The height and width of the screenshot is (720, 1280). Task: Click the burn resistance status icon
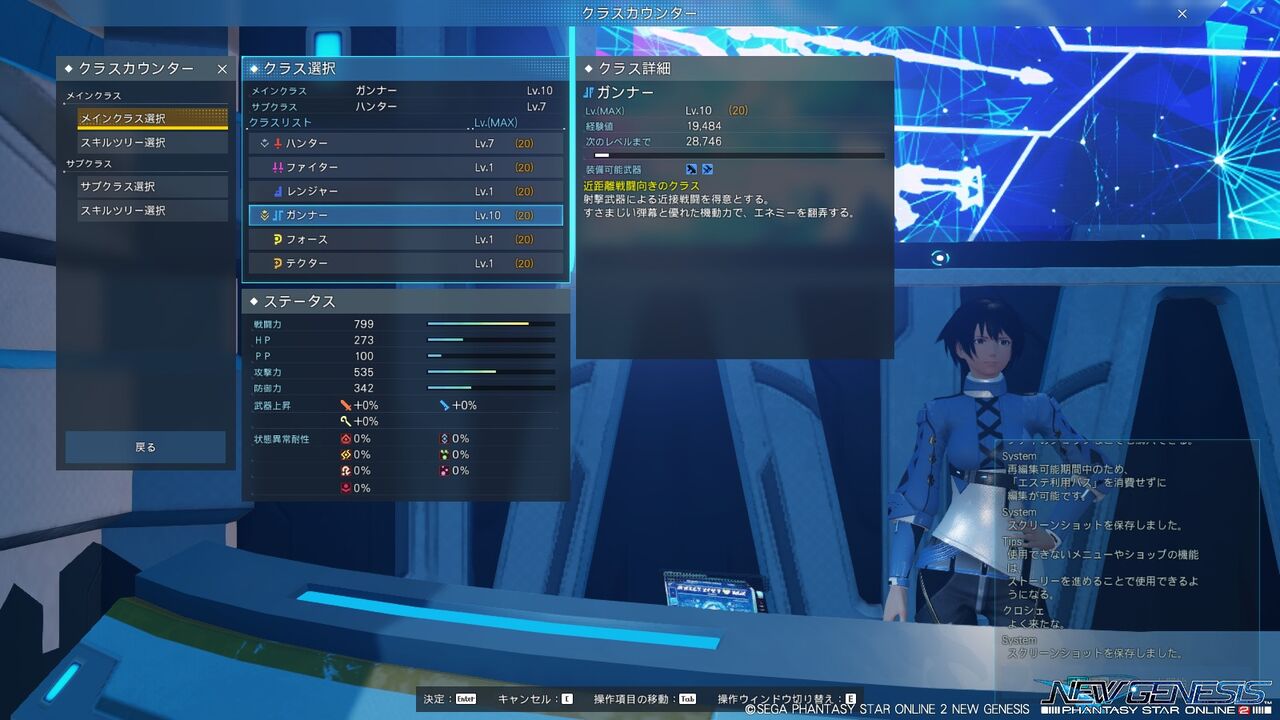pos(346,438)
